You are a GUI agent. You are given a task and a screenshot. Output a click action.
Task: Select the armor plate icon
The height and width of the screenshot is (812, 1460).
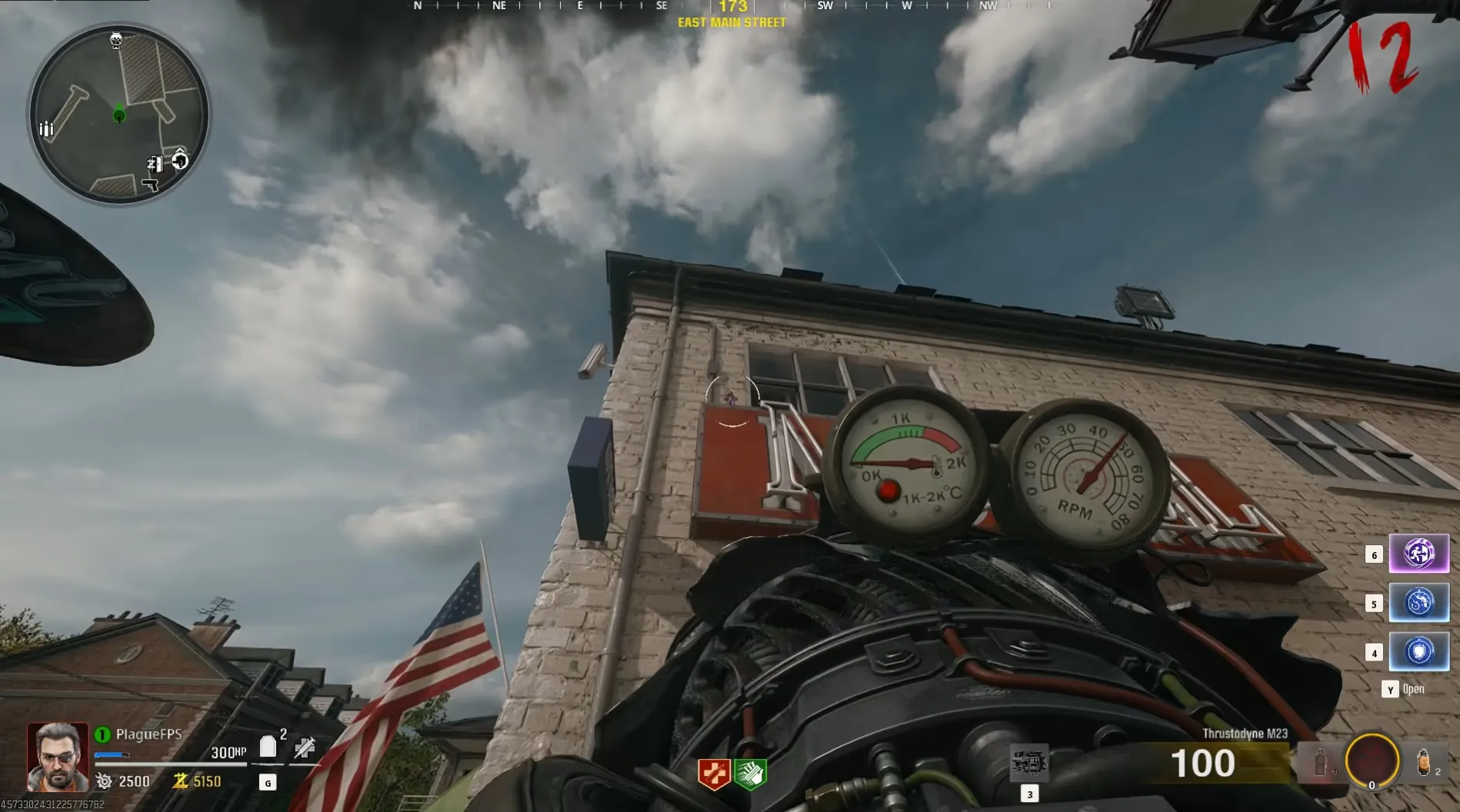[x=268, y=747]
